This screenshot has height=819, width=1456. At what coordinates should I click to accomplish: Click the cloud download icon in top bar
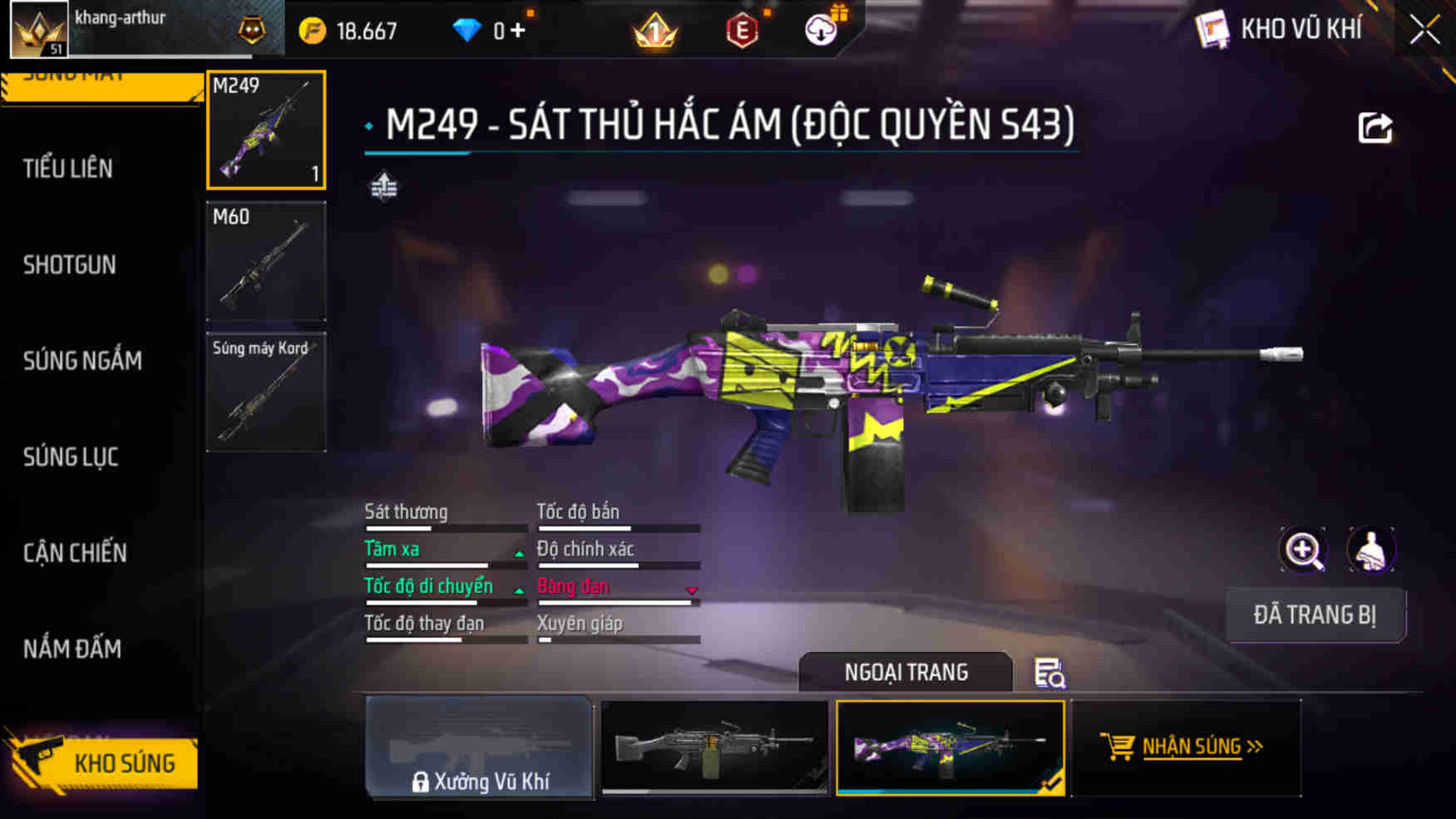(822, 30)
